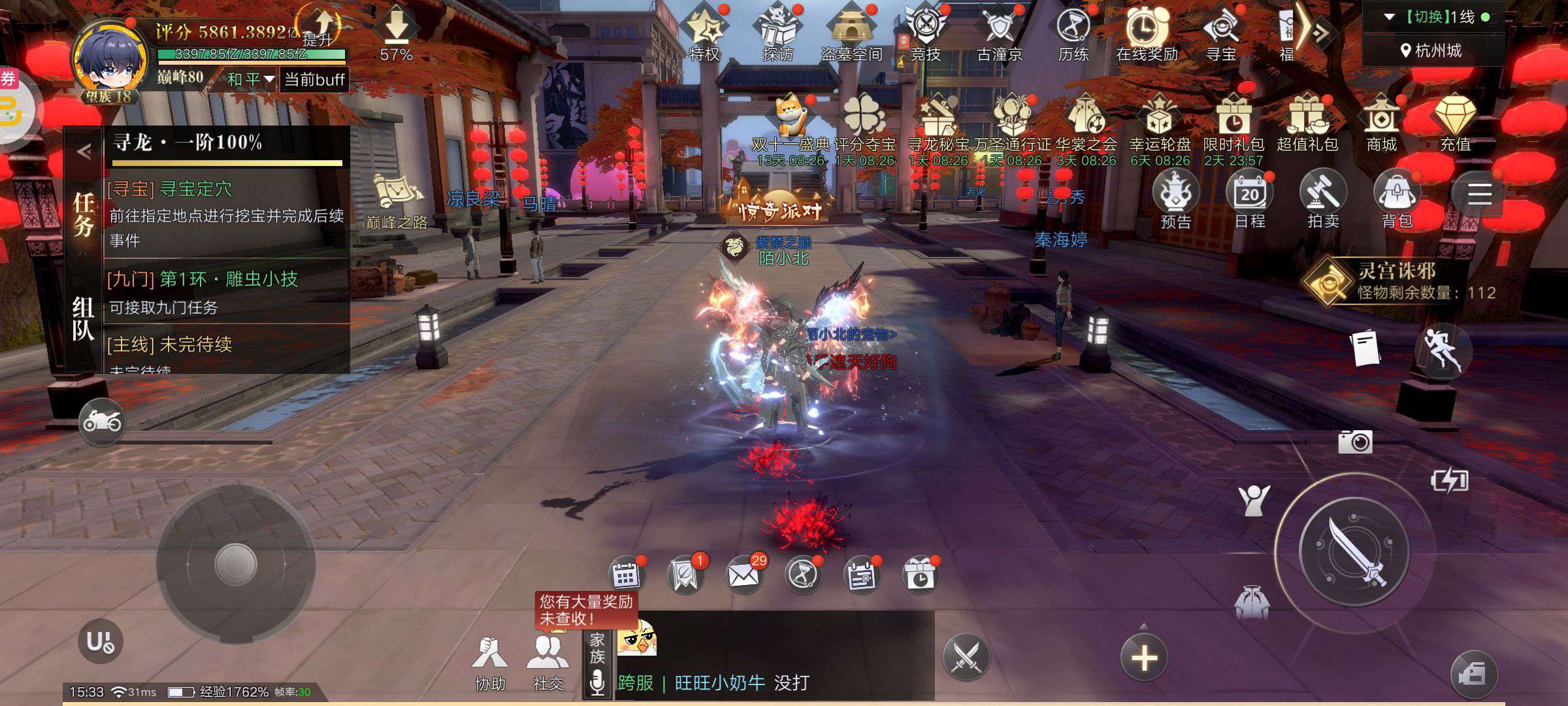Open the mail envelope icon
This screenshot has width=1568, height=706.
(743, 575)
